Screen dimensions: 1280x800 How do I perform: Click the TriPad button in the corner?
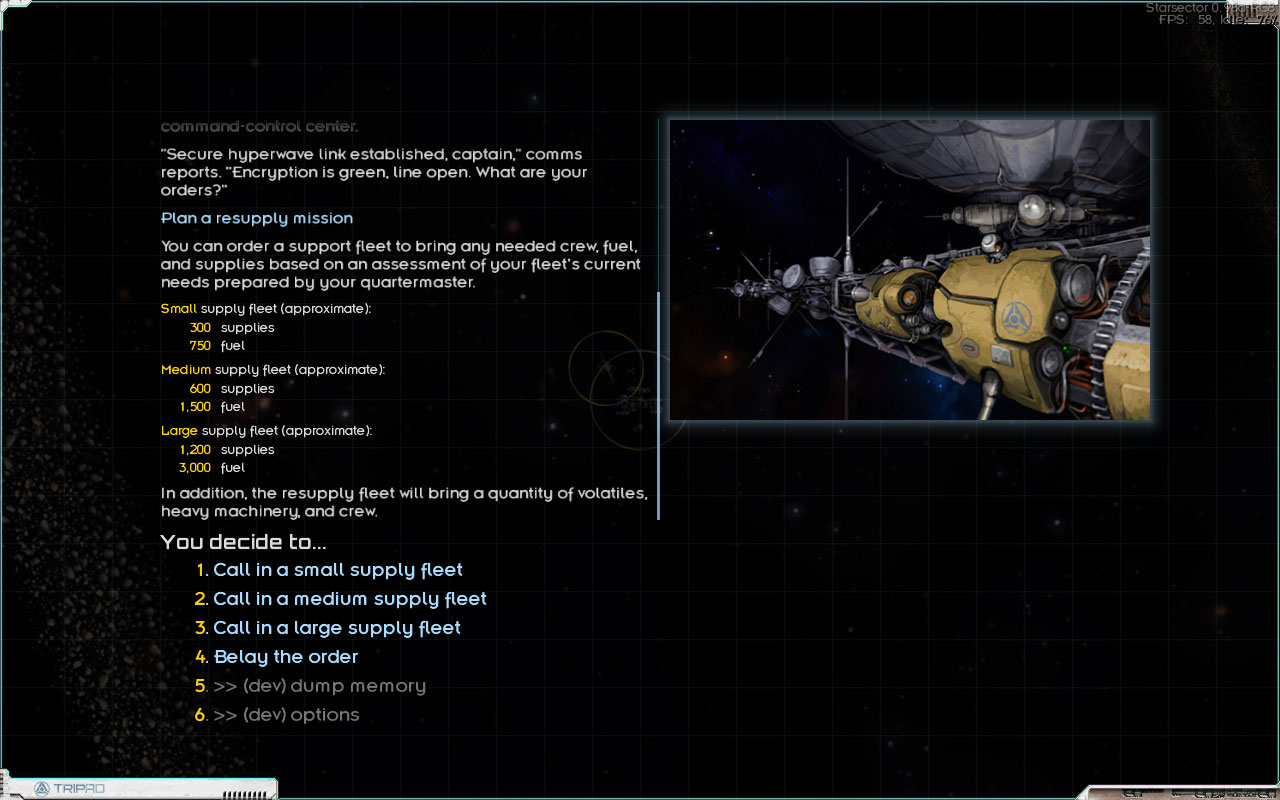pos(70,789)
